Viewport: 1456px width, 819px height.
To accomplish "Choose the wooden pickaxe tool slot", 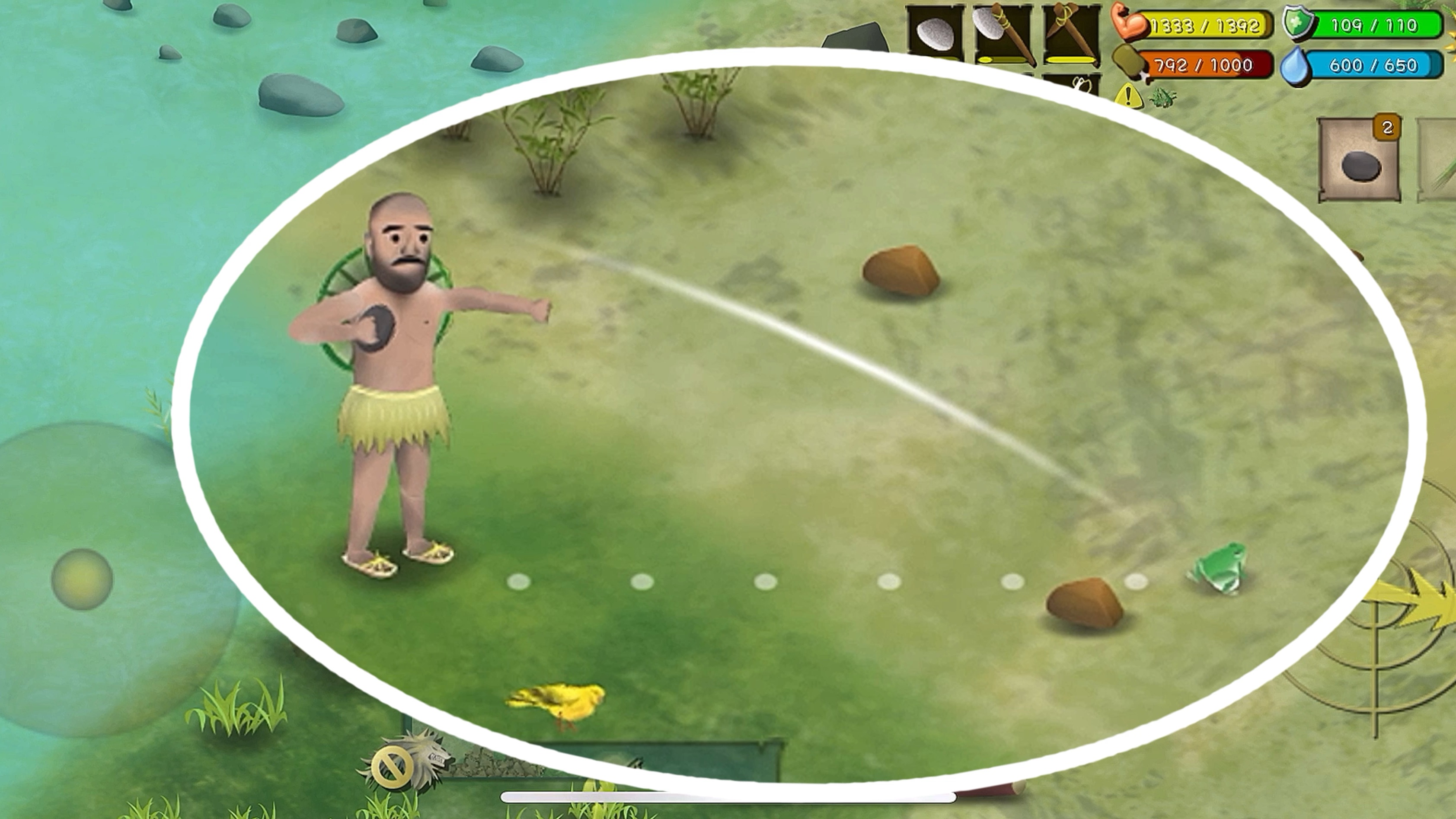I will point(1070,33).
